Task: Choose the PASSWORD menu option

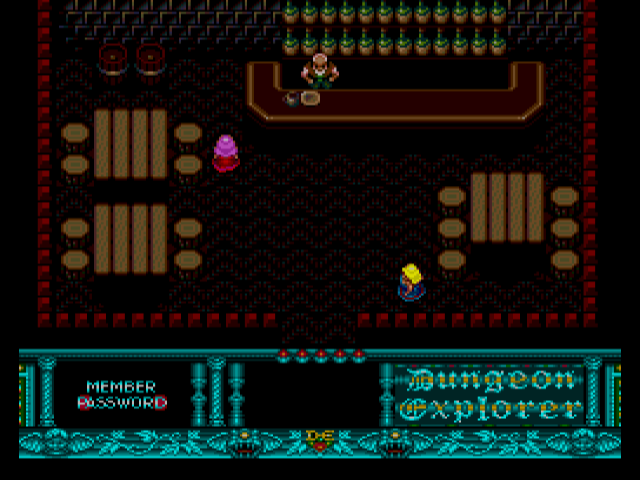Action: click(122, 403)
